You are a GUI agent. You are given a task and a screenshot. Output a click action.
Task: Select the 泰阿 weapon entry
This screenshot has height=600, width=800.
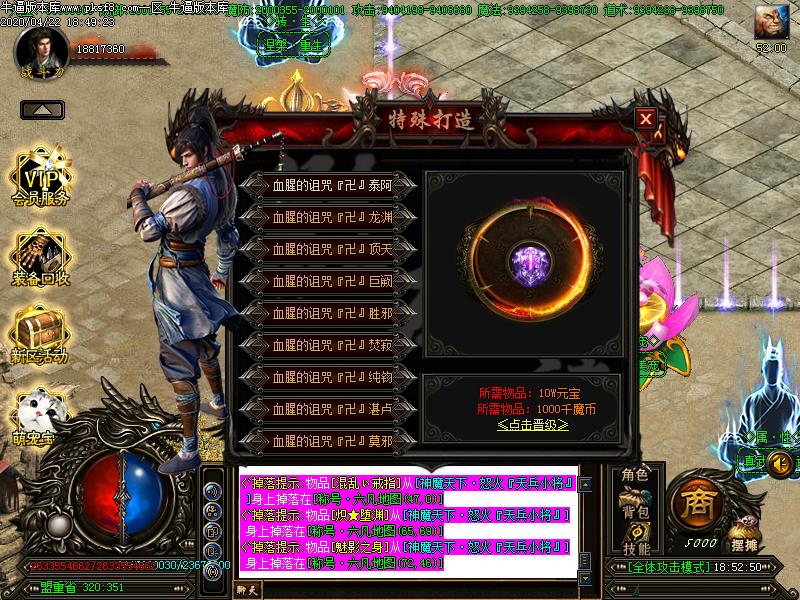point(330,184)
